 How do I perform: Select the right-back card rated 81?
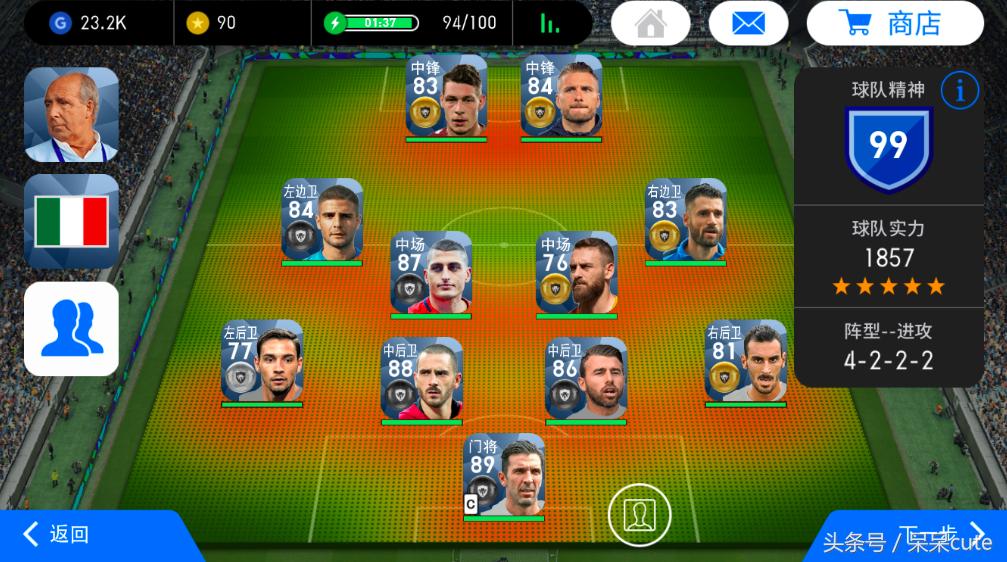click(745, 361)
